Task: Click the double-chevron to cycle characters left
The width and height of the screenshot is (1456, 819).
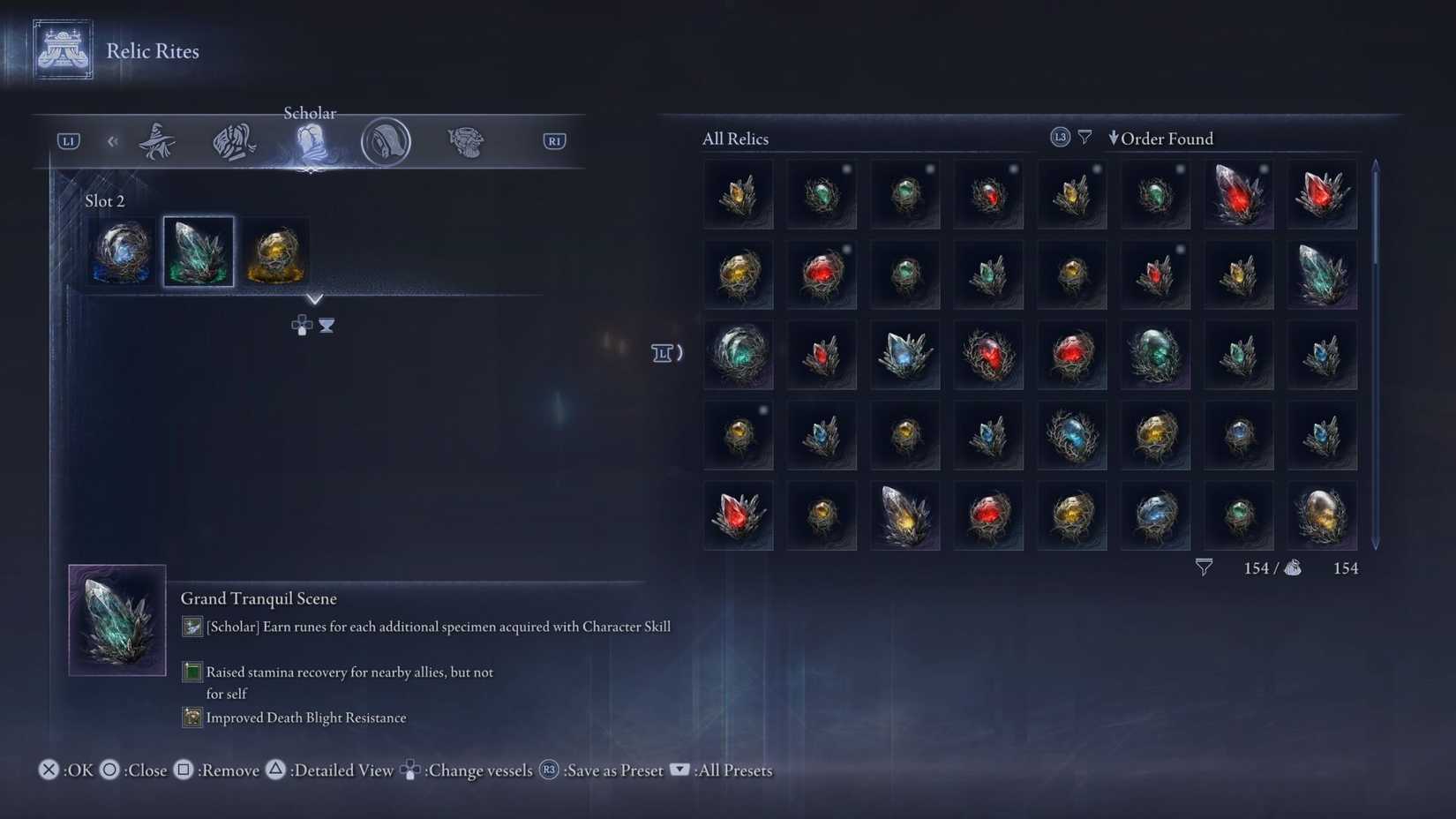Action: [112, 140]
